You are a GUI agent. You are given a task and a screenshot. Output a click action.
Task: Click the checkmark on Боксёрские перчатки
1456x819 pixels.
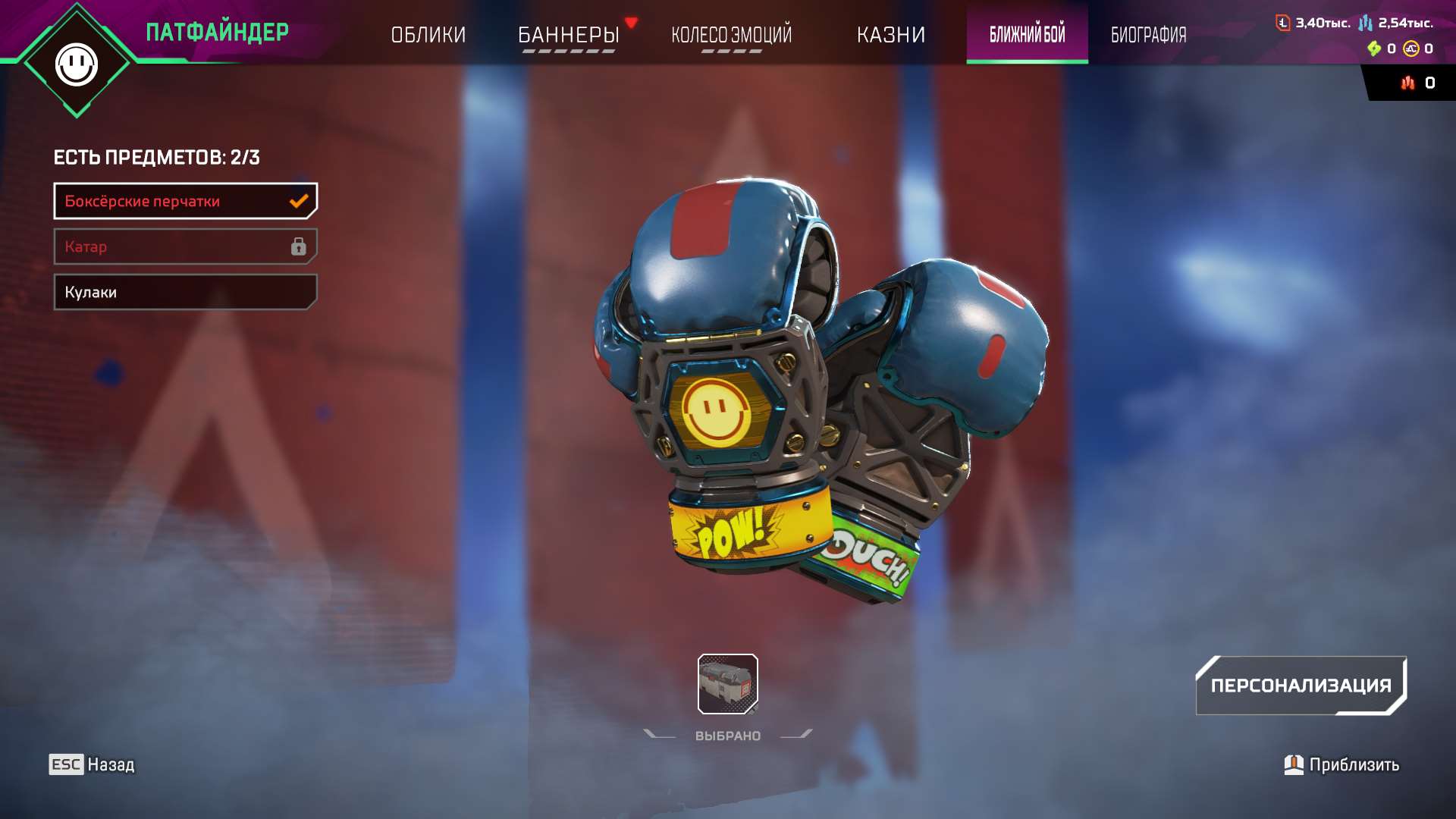(299, 201)
